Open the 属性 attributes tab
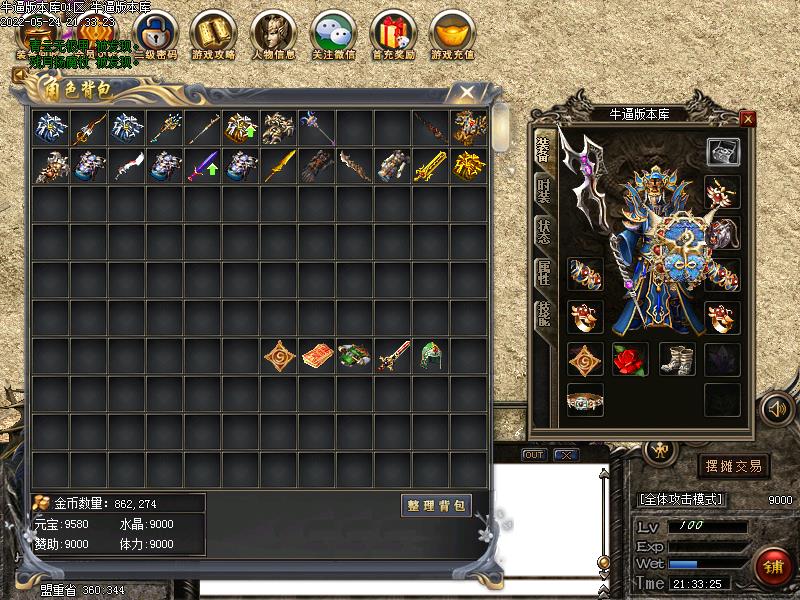 point(543,273)
